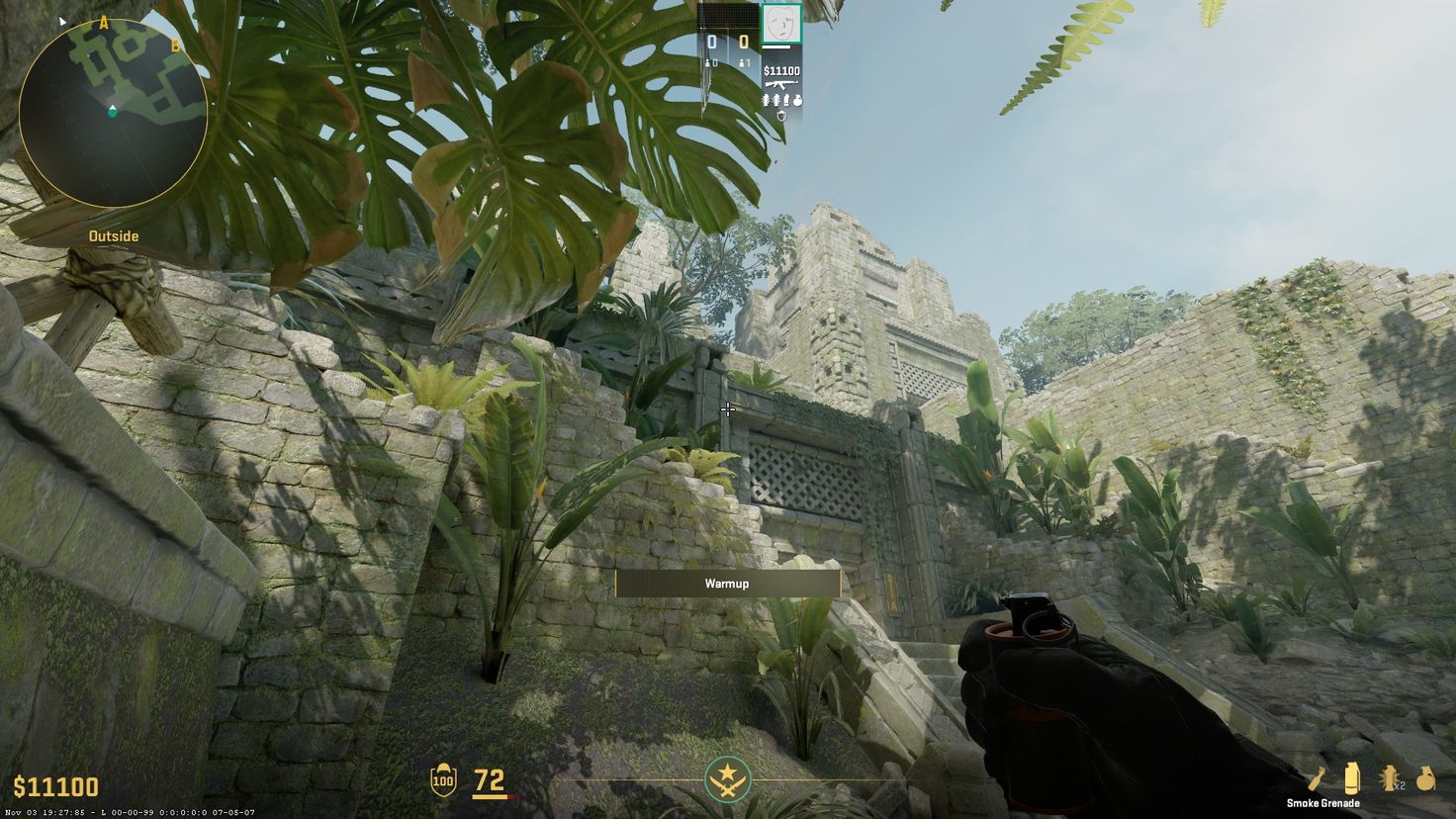Select the molotov grenade icon
1456x819 pixels.
1425,778
